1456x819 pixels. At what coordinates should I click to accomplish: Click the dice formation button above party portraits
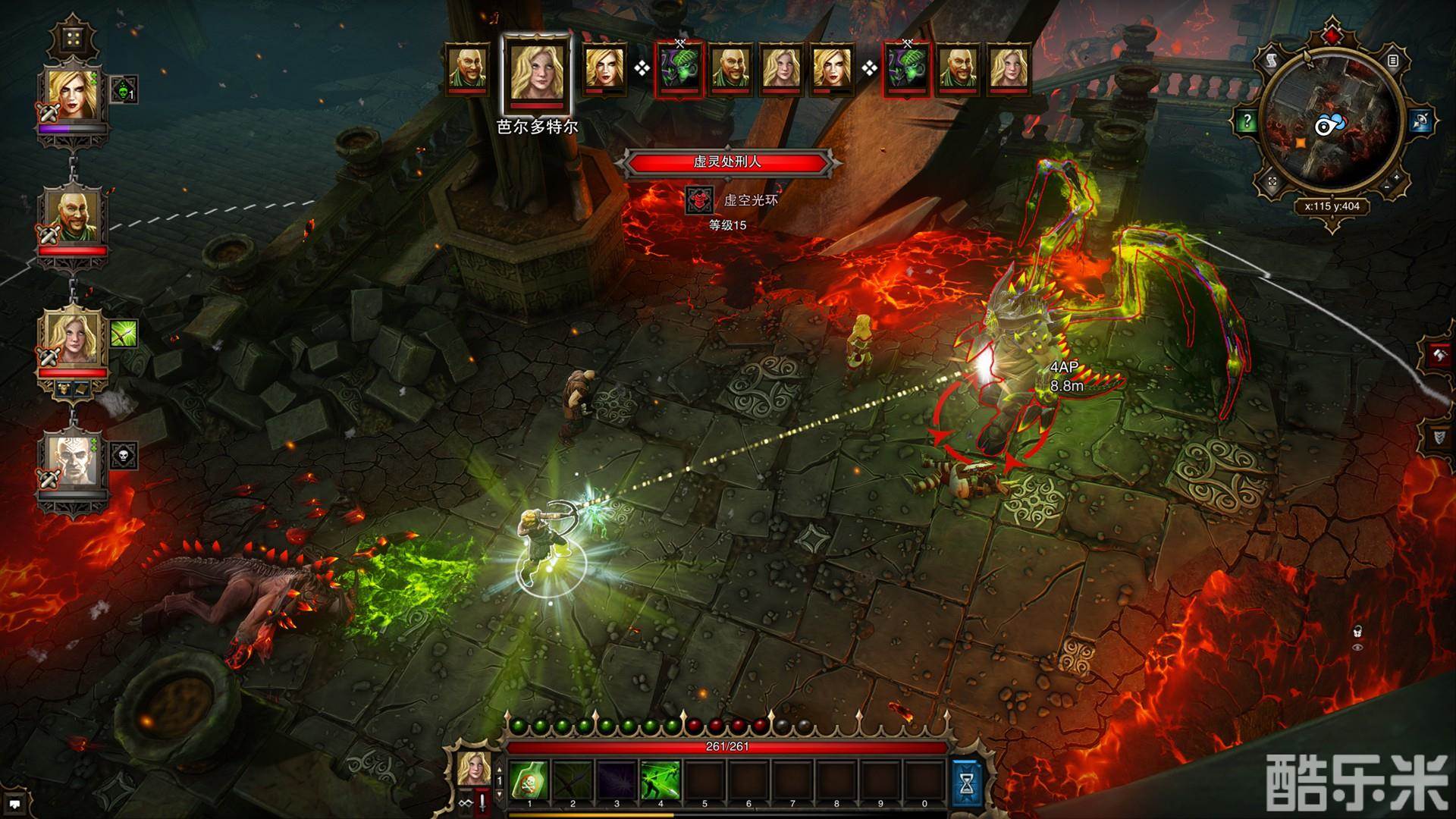point(73,38)
